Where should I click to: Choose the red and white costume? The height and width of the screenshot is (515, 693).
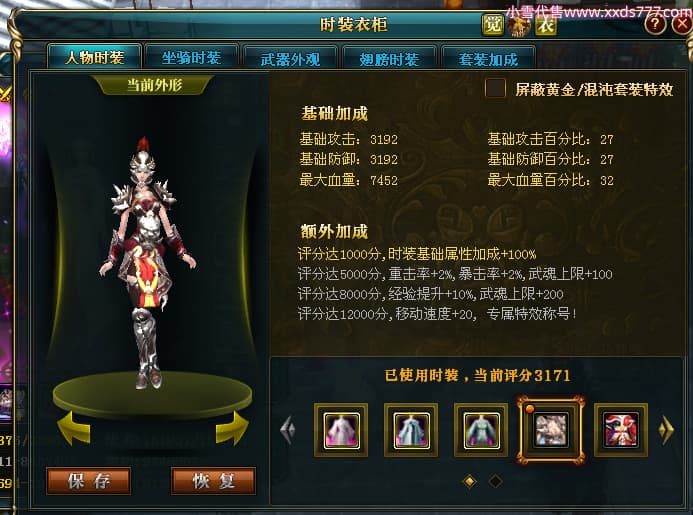point(620,429)
